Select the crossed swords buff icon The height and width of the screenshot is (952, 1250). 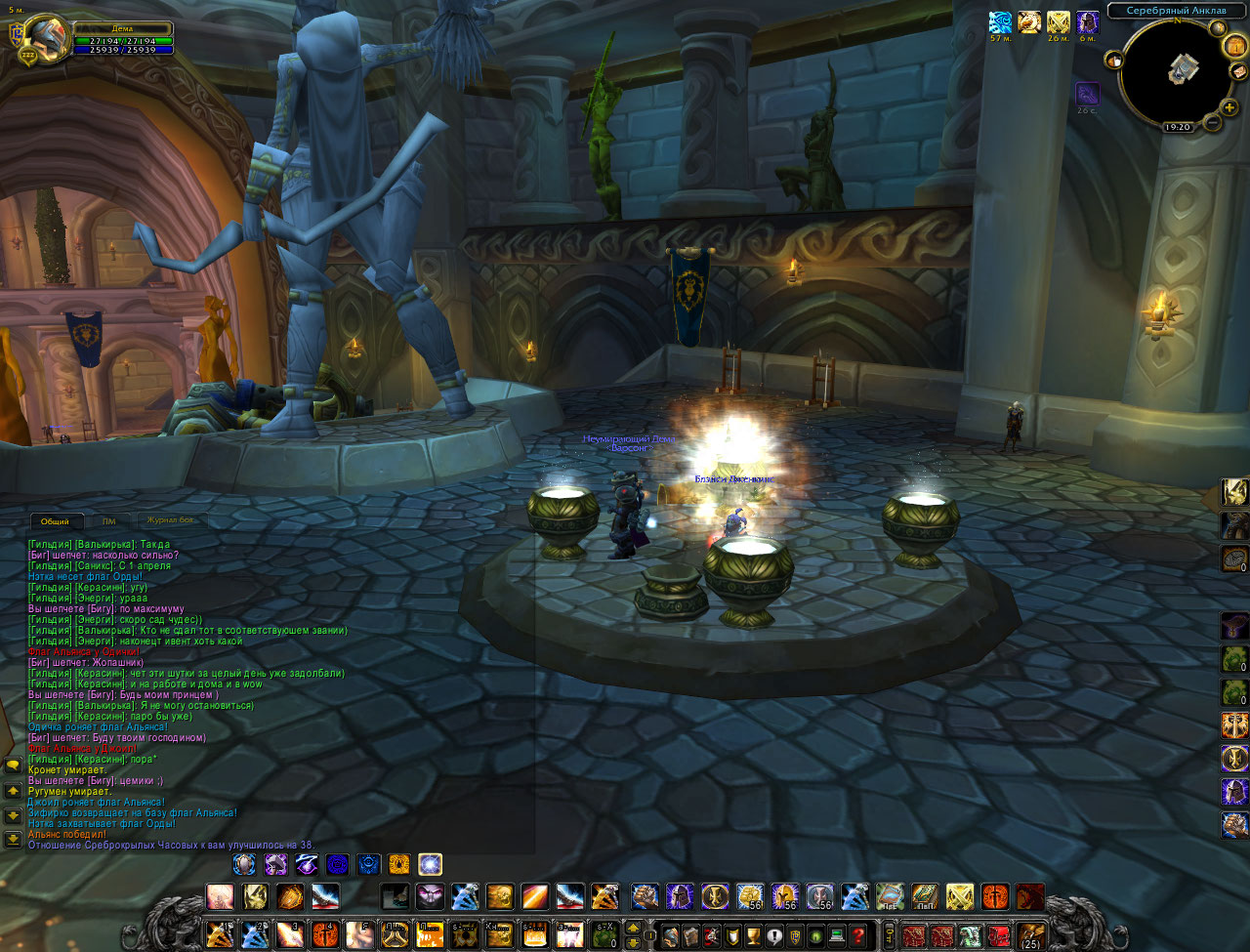[x=1058, y=22]
